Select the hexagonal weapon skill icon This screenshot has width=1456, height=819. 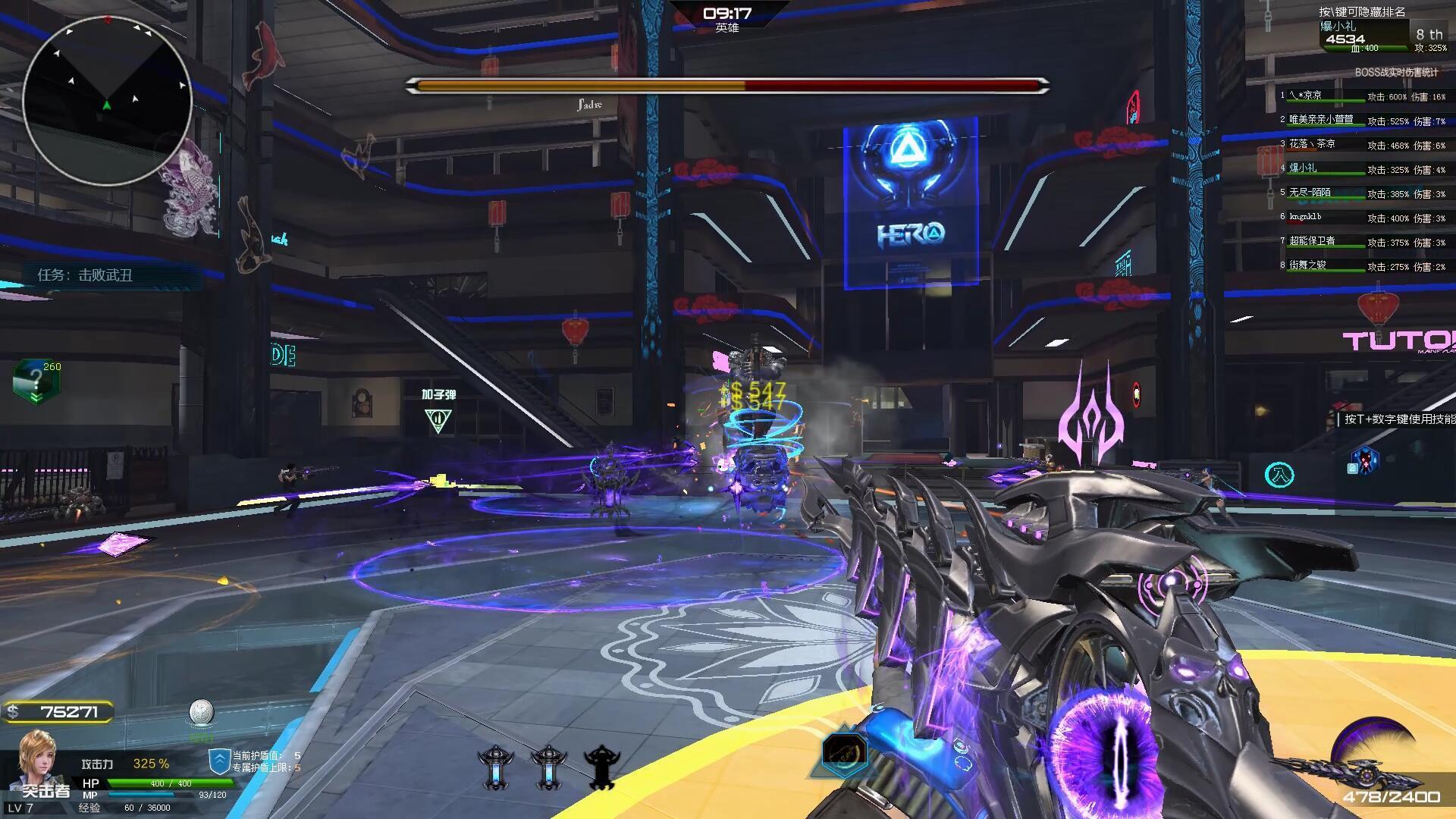tap(844, 753)
